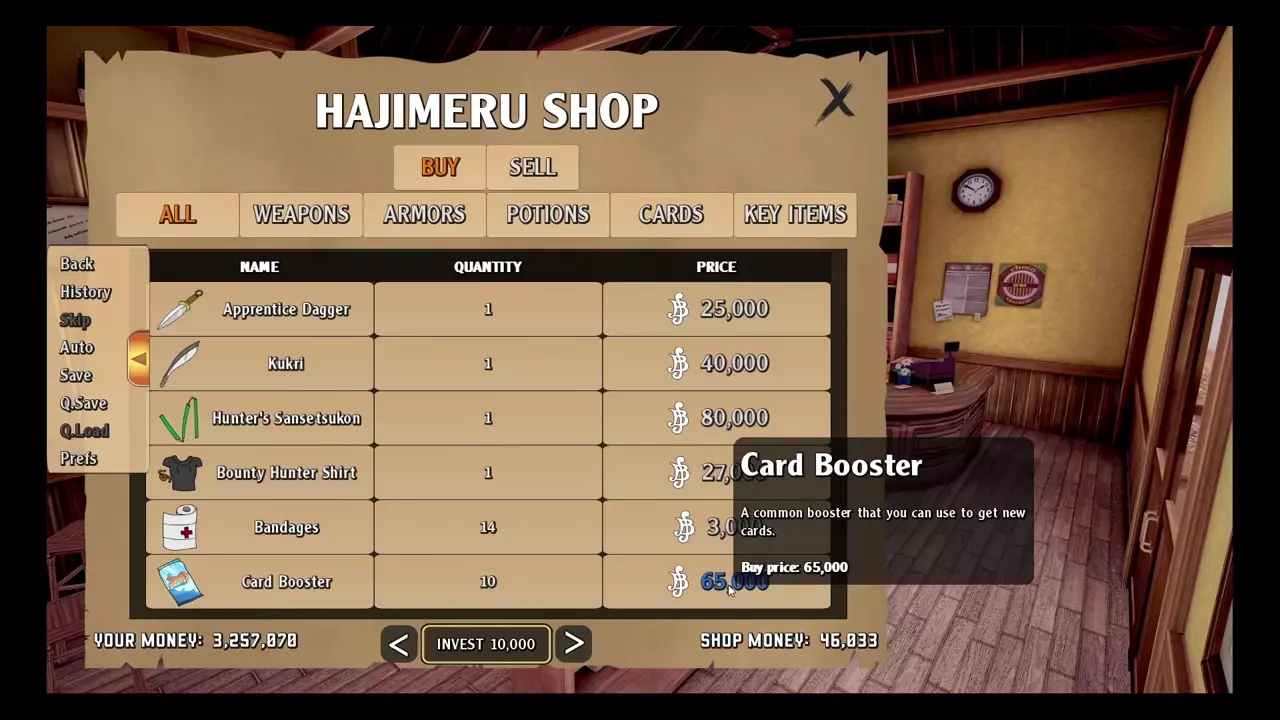1280x720 pixels.
Task: Open the History log
Action: [85, 292]
